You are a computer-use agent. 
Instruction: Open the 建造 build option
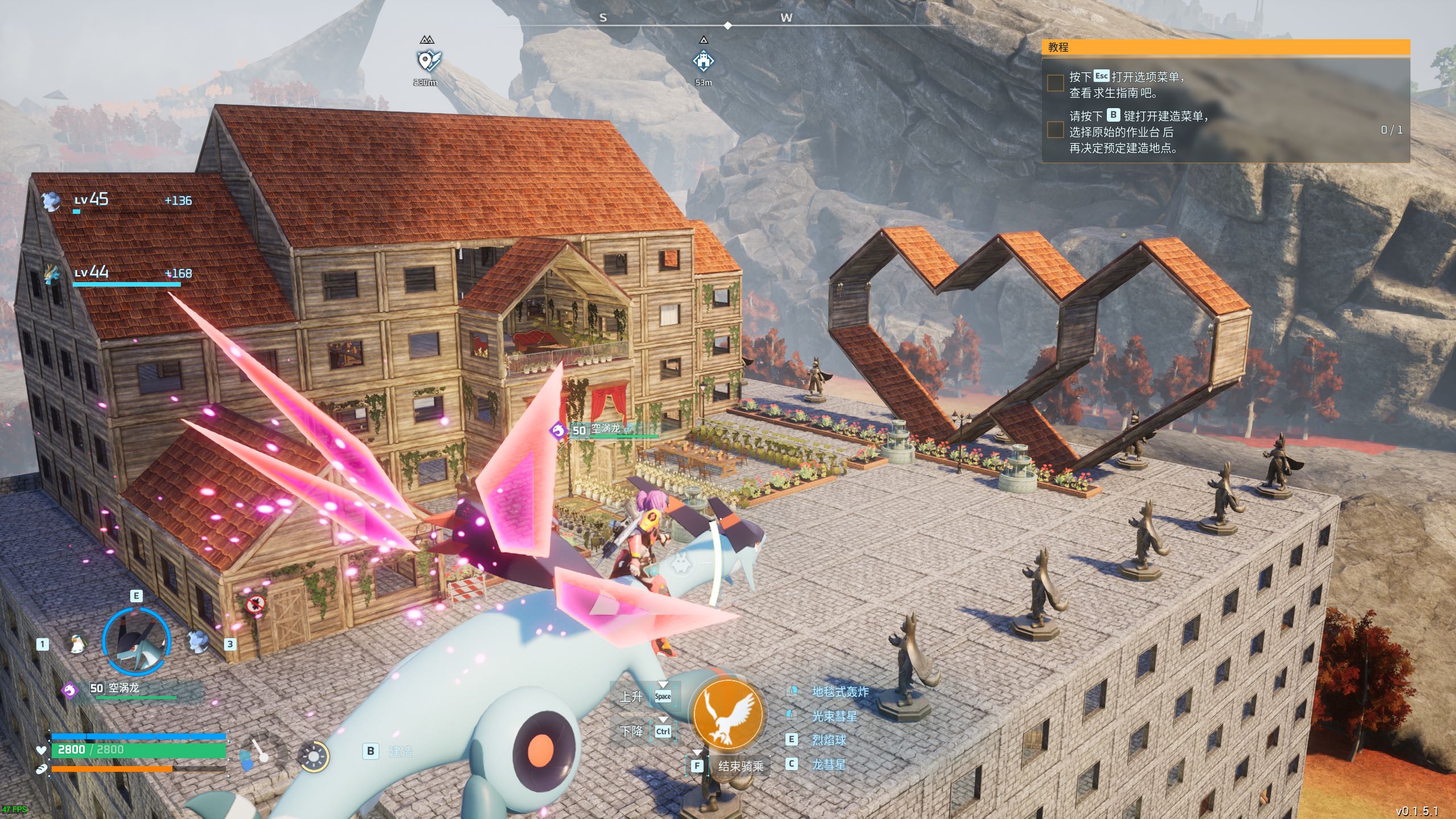click(x=400, y=751)
